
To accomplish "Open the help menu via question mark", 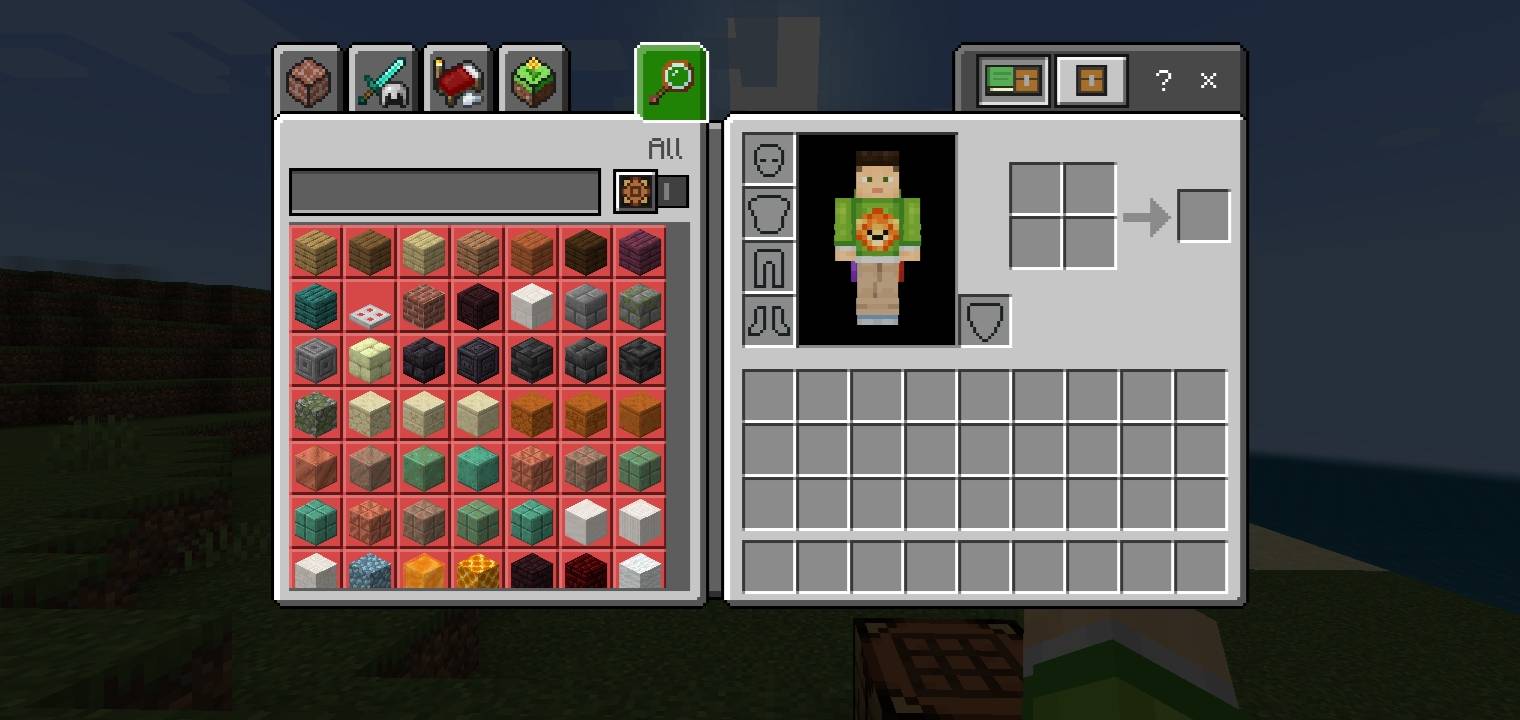I will [1163, 81].
